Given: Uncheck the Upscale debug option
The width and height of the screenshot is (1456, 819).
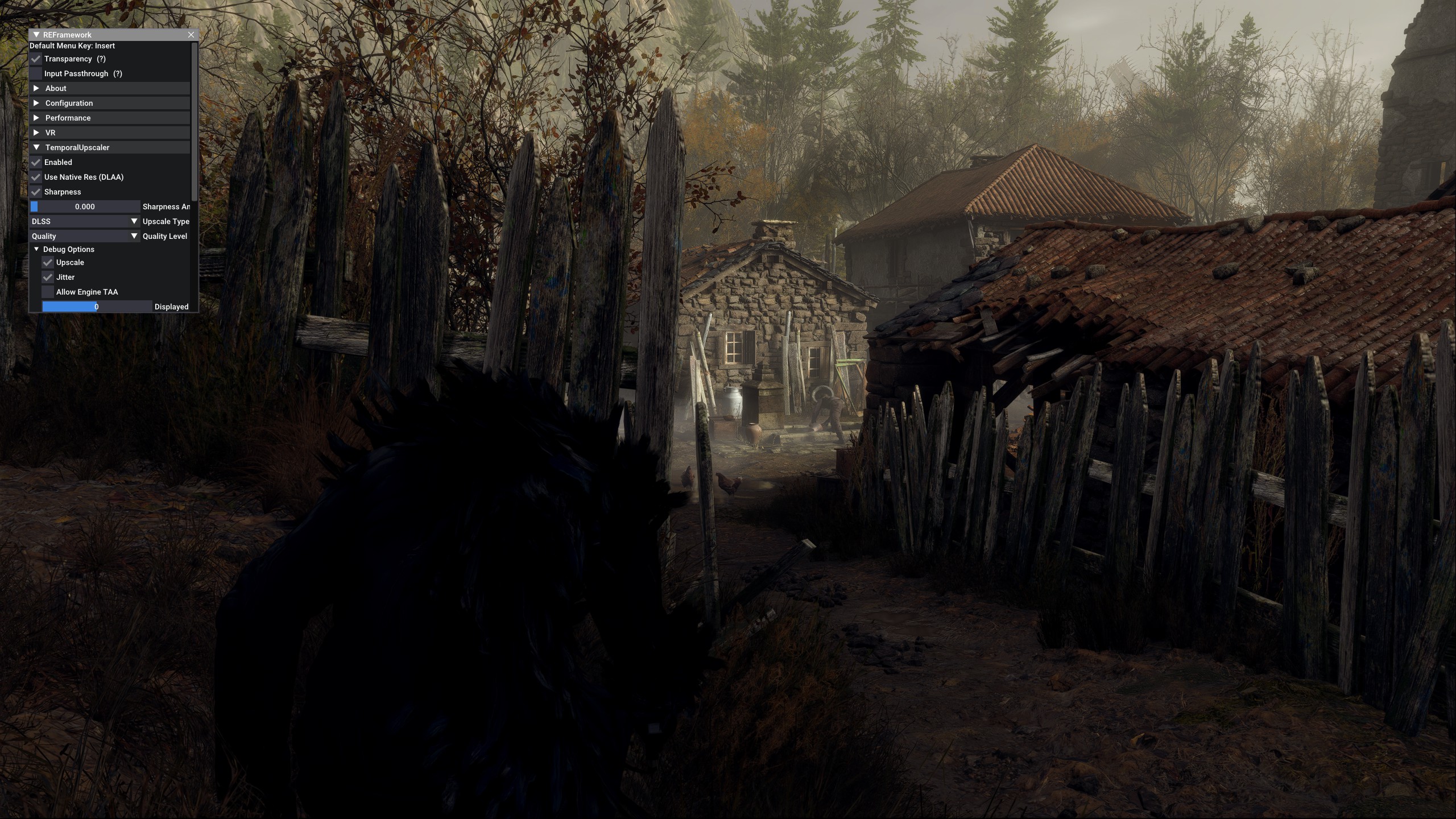Looking at the screenshot, I should click(48, 262).
